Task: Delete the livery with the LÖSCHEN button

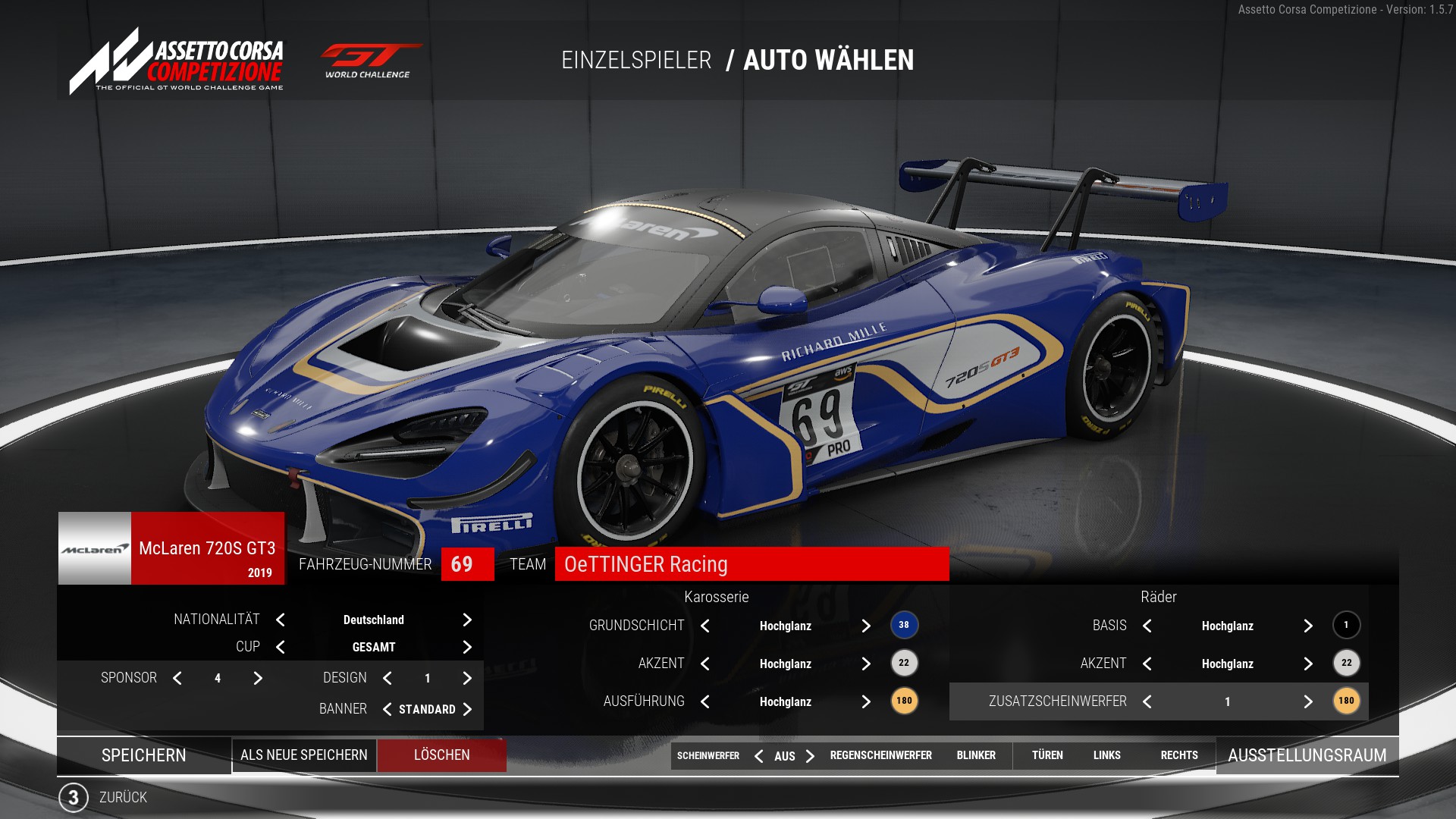Action: 442,755
